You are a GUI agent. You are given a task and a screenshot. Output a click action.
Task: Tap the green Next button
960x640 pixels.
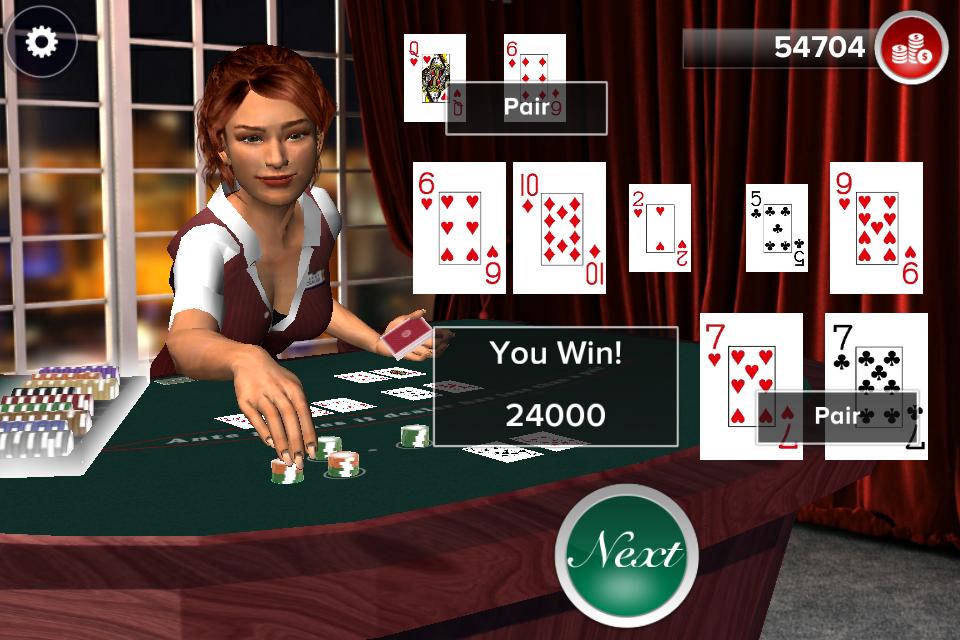tap(626, 553)
